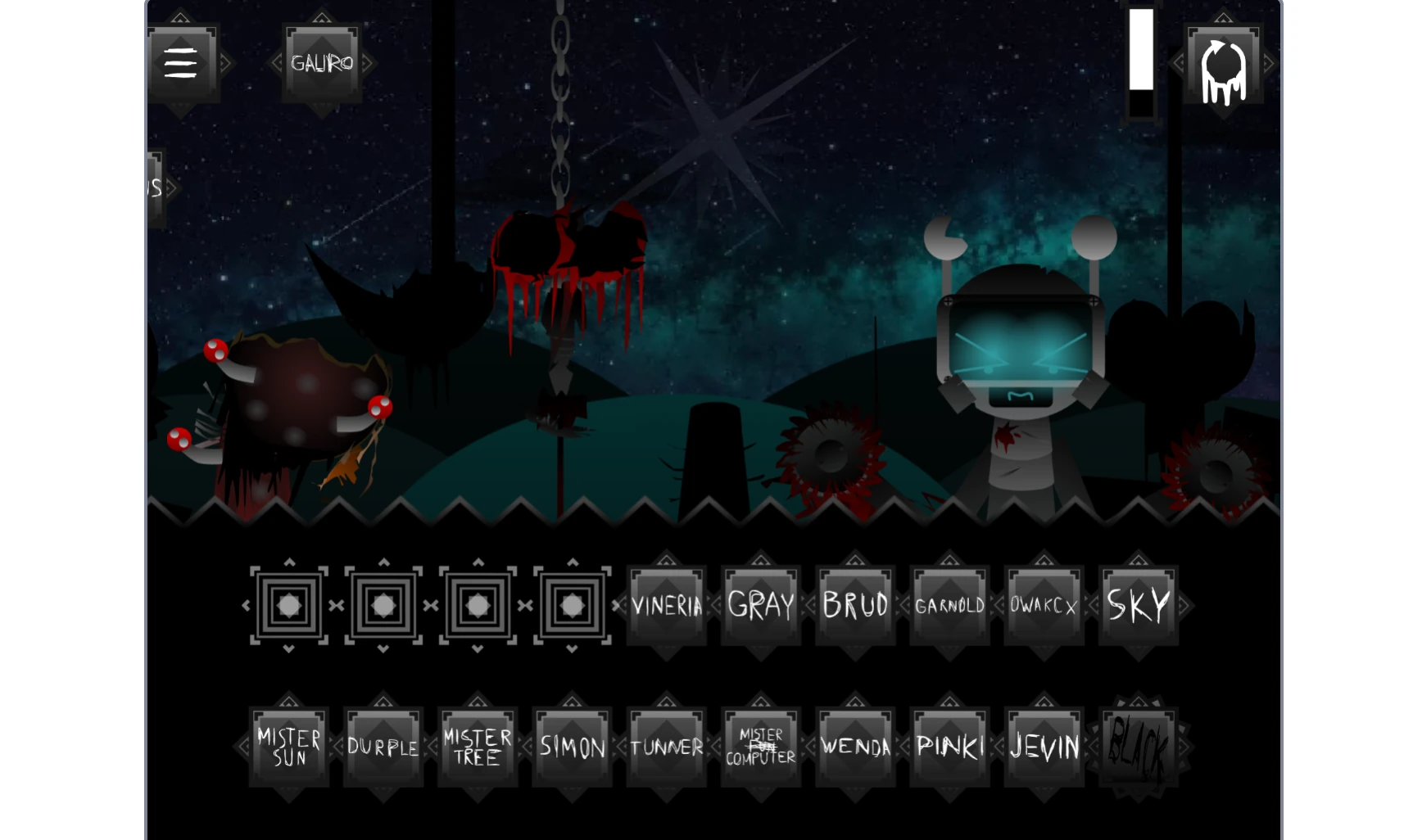Select the third empty sound slot
Image resolution: width=1404 pixels, height=840 pixels.
click(477, 605)
